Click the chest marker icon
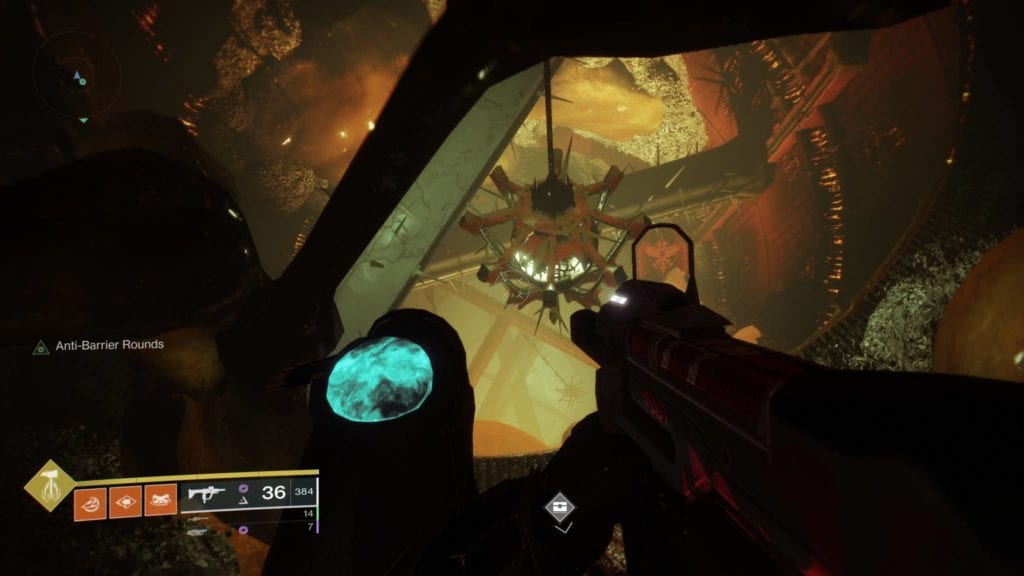 tap(560, 507)
